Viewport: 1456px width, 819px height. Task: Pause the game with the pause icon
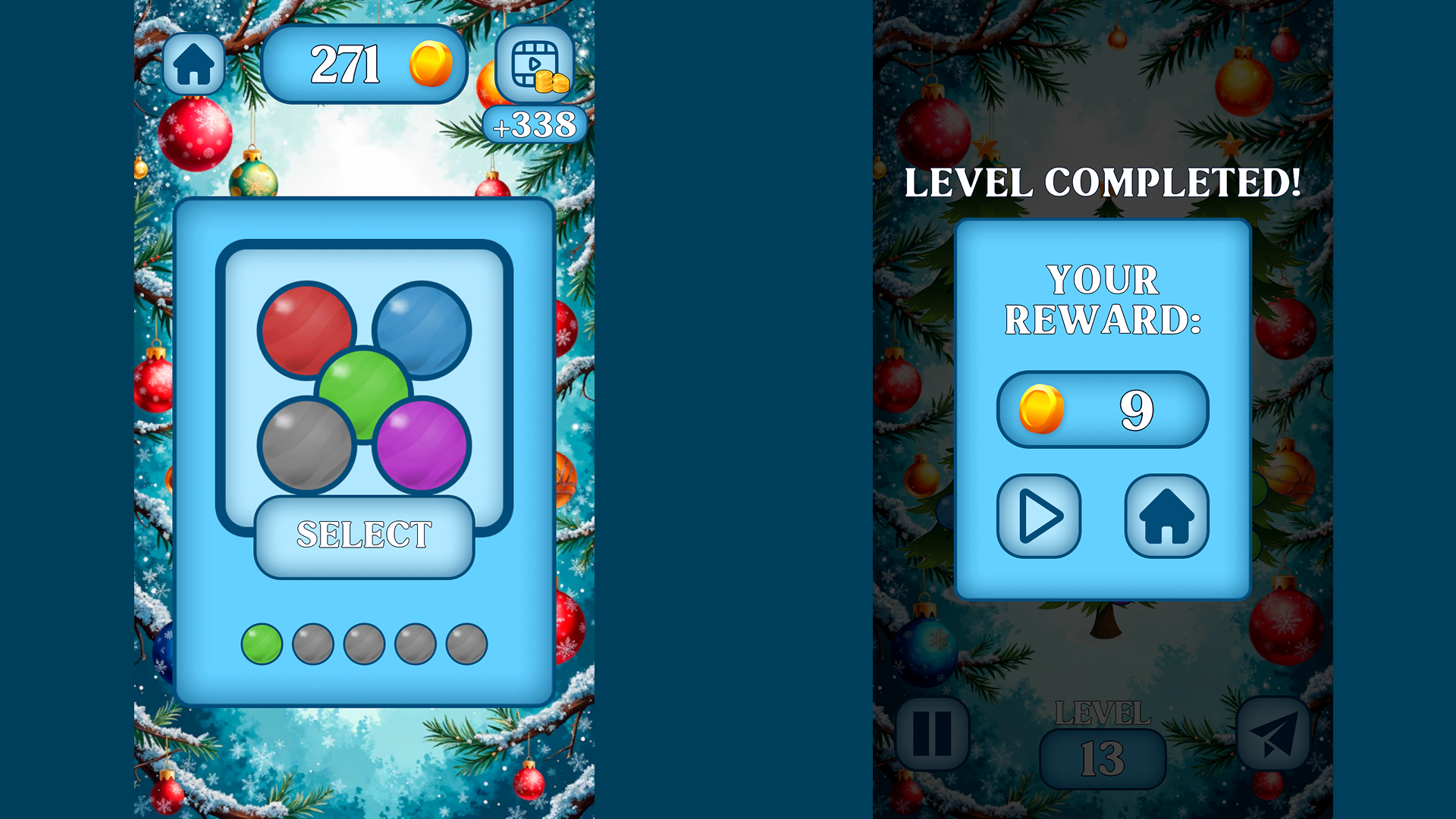coord(931,734)
